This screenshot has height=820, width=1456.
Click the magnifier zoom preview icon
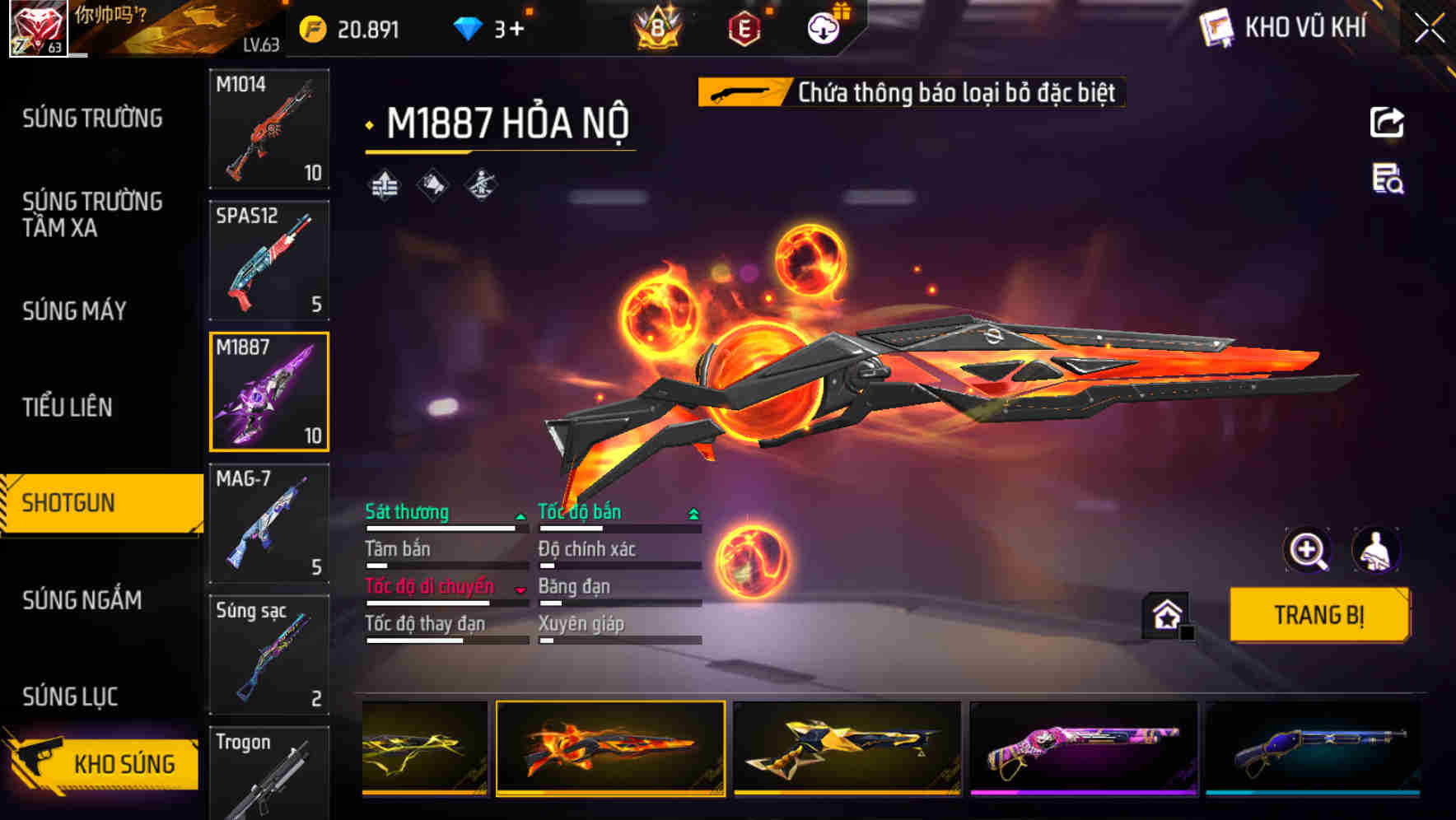pos(1309,551)
